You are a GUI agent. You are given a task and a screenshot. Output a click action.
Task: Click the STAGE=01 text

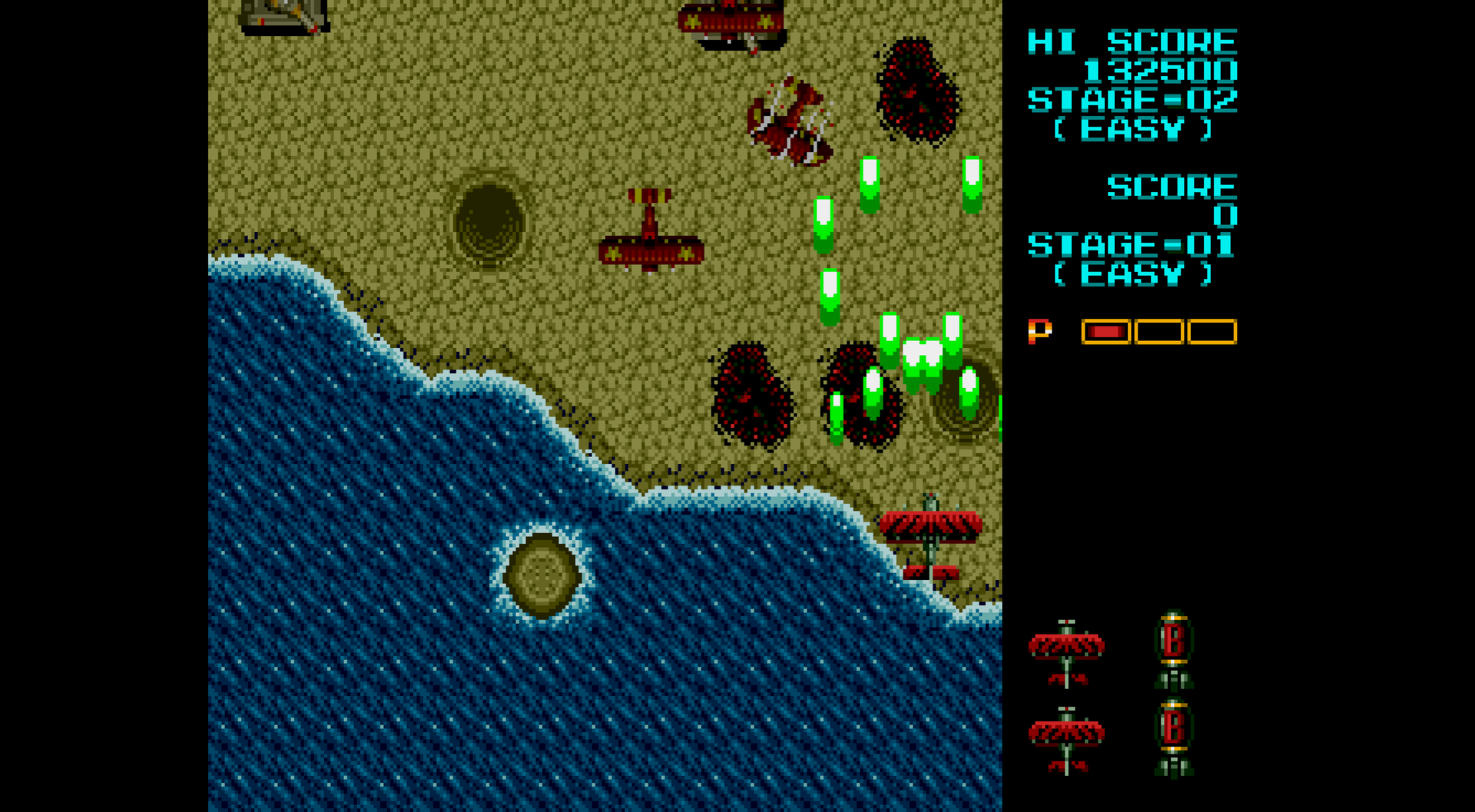(1132, 245)
